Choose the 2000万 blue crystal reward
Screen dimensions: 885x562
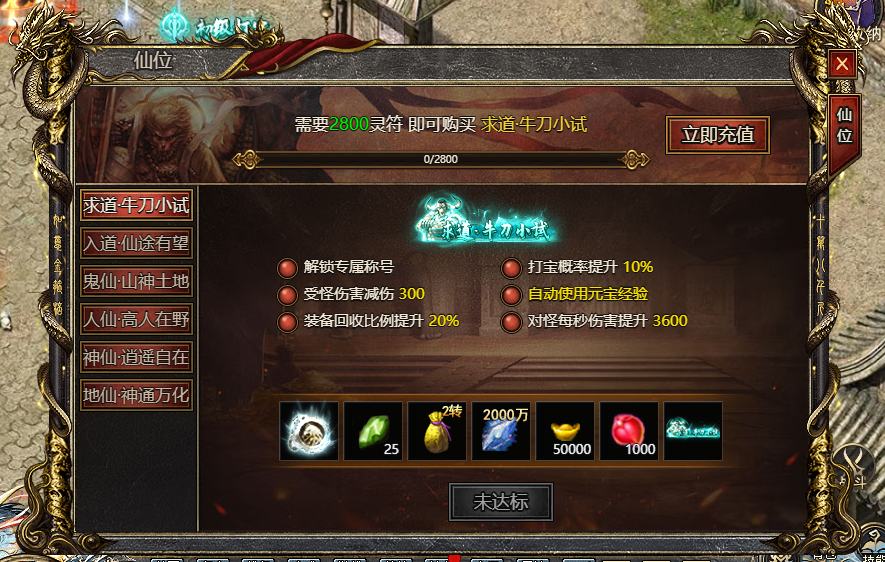pos(500,431)
